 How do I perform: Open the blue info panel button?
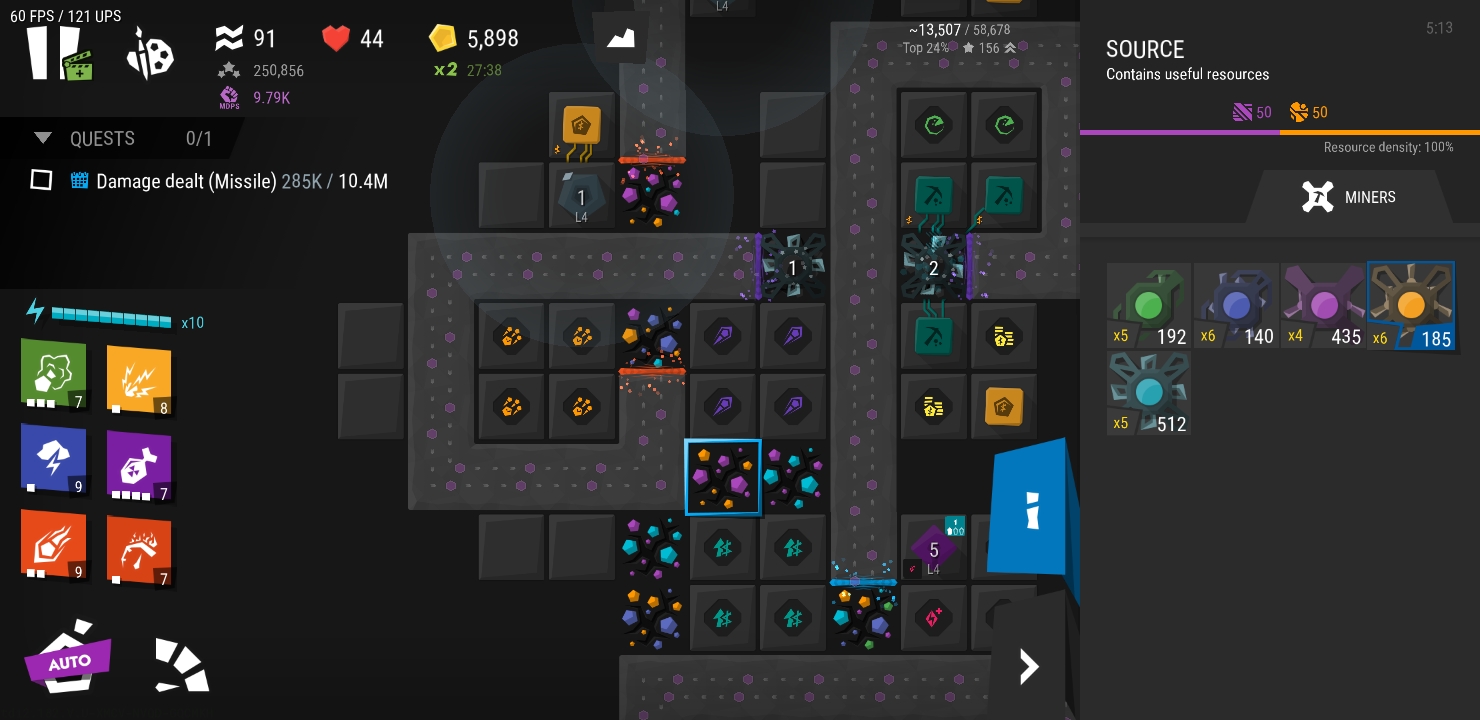(1032, 510)
